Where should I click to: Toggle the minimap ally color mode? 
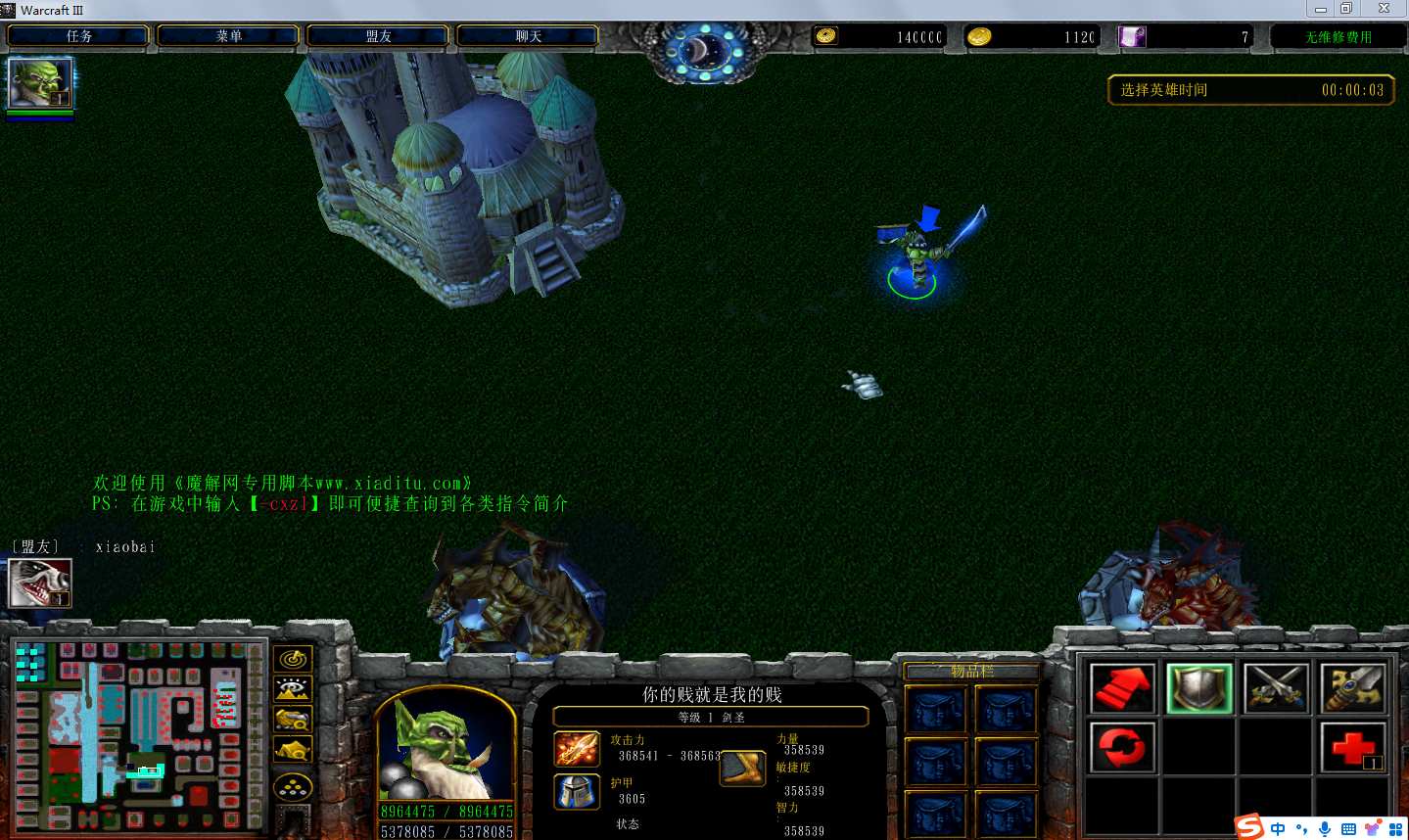[293, 720]
